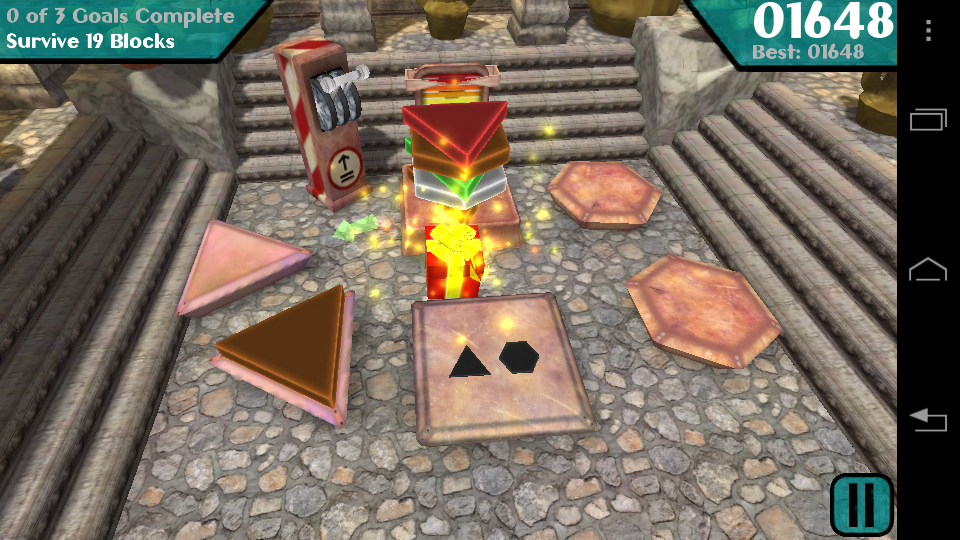
Task: Show Android recent apps
Action: 928,120
